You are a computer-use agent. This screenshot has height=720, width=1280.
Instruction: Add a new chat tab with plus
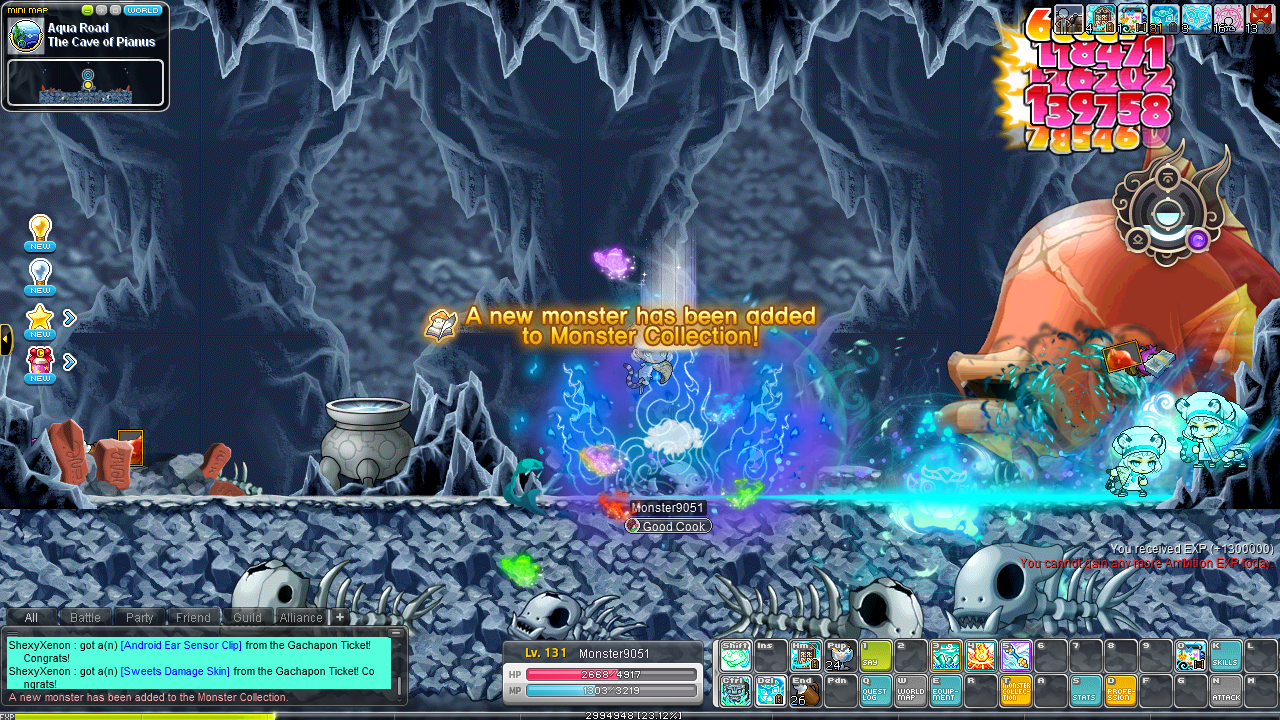[340, 617]
